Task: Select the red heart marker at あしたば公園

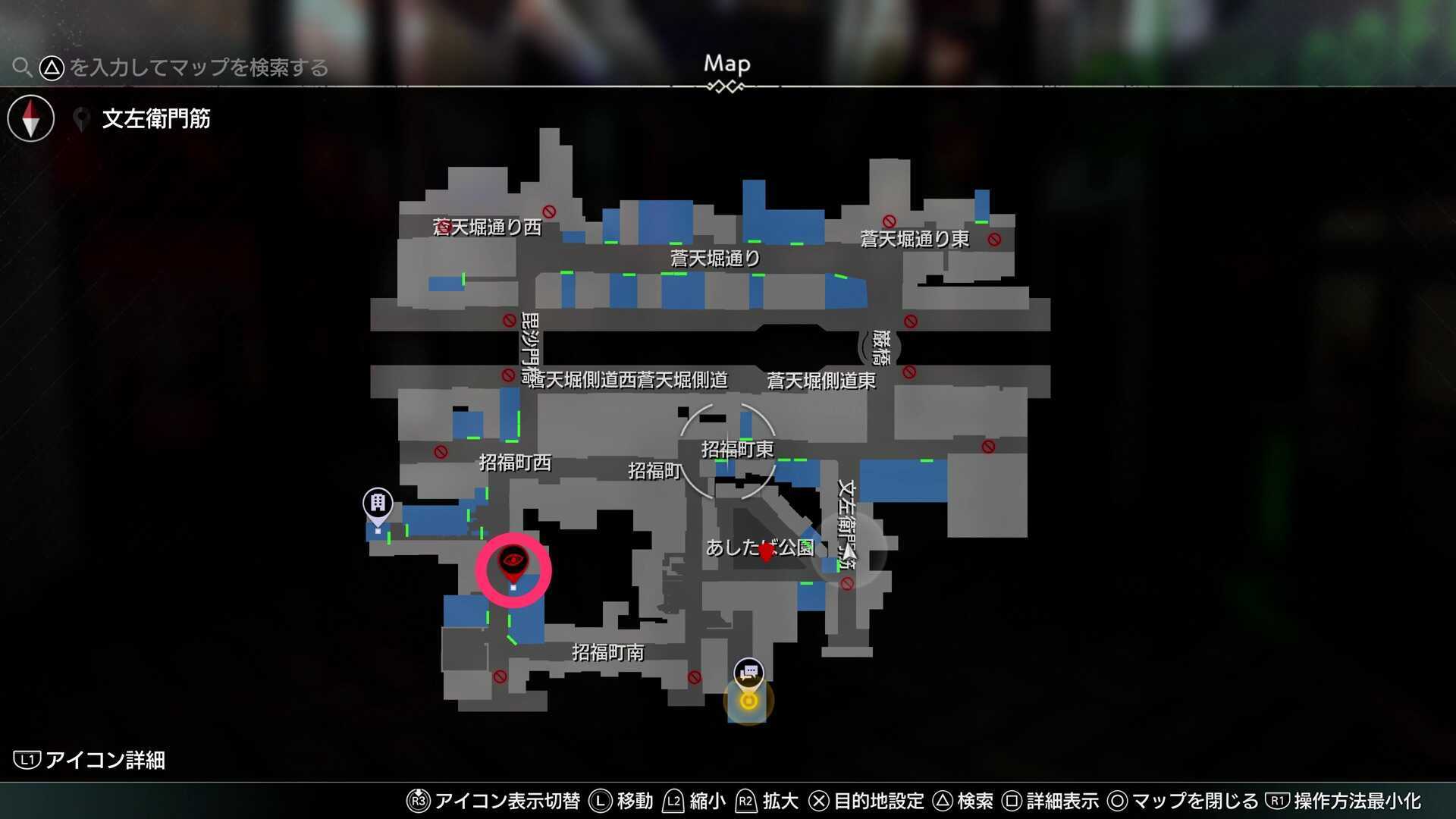Action: click(767, 551)
